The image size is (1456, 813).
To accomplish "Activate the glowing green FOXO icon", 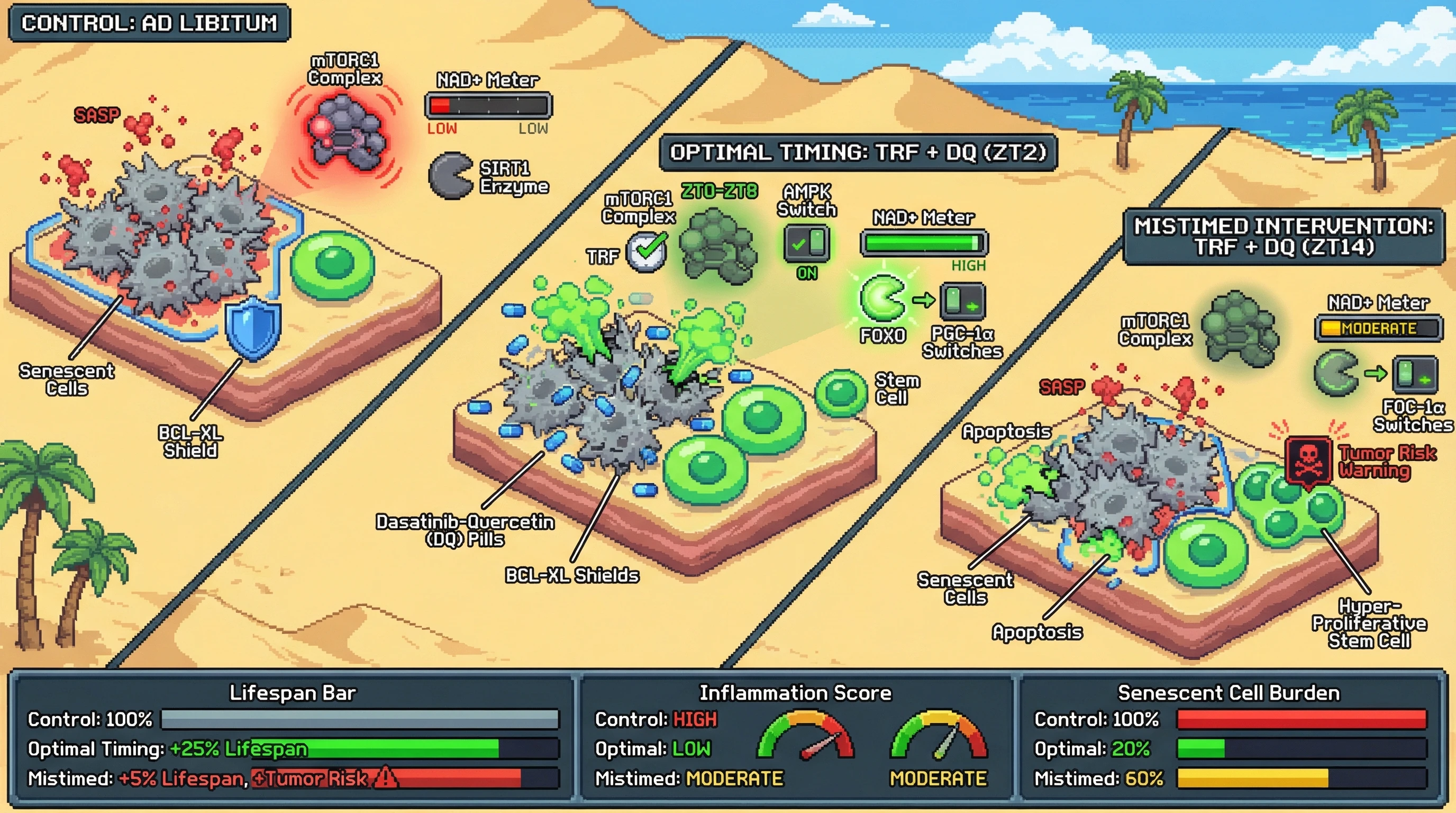I will click(881, 298).
